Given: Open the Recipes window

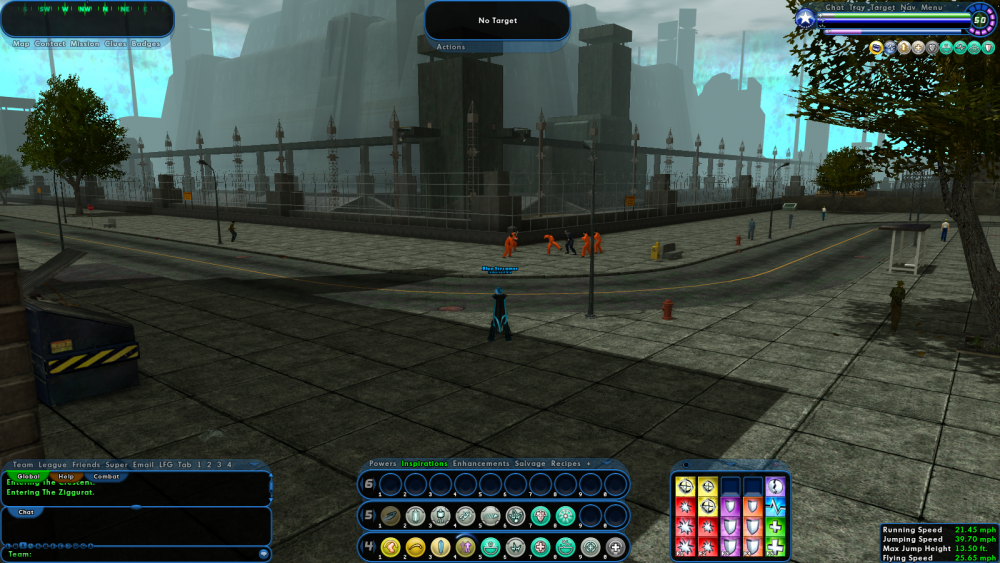Looking at the screenshot, I should pyautogui.click(x=566, y=464).
